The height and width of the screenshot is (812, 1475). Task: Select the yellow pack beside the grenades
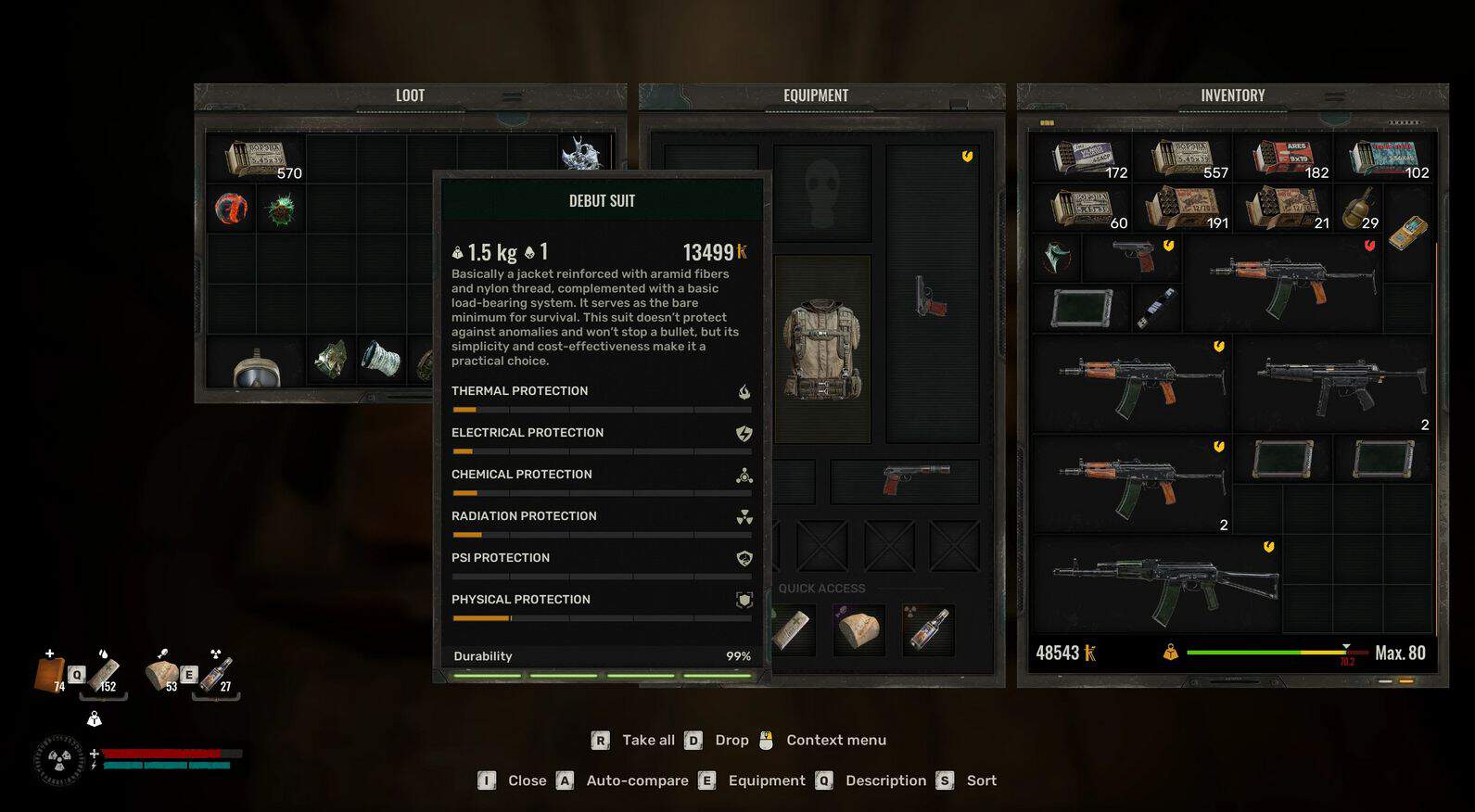[1407, 231]
